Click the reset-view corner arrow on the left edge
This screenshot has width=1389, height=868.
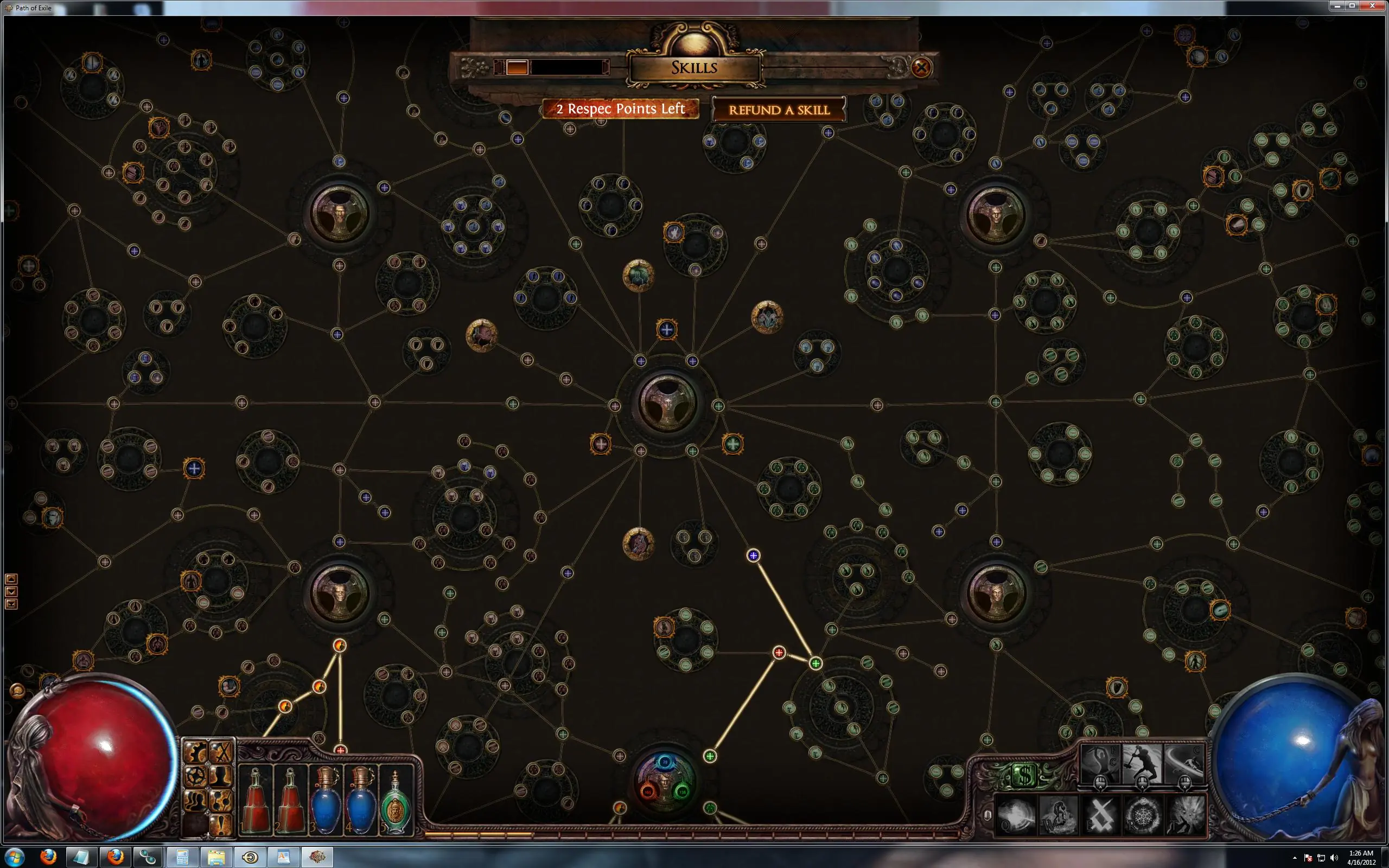pyautogui.click(x=11, y=604)
